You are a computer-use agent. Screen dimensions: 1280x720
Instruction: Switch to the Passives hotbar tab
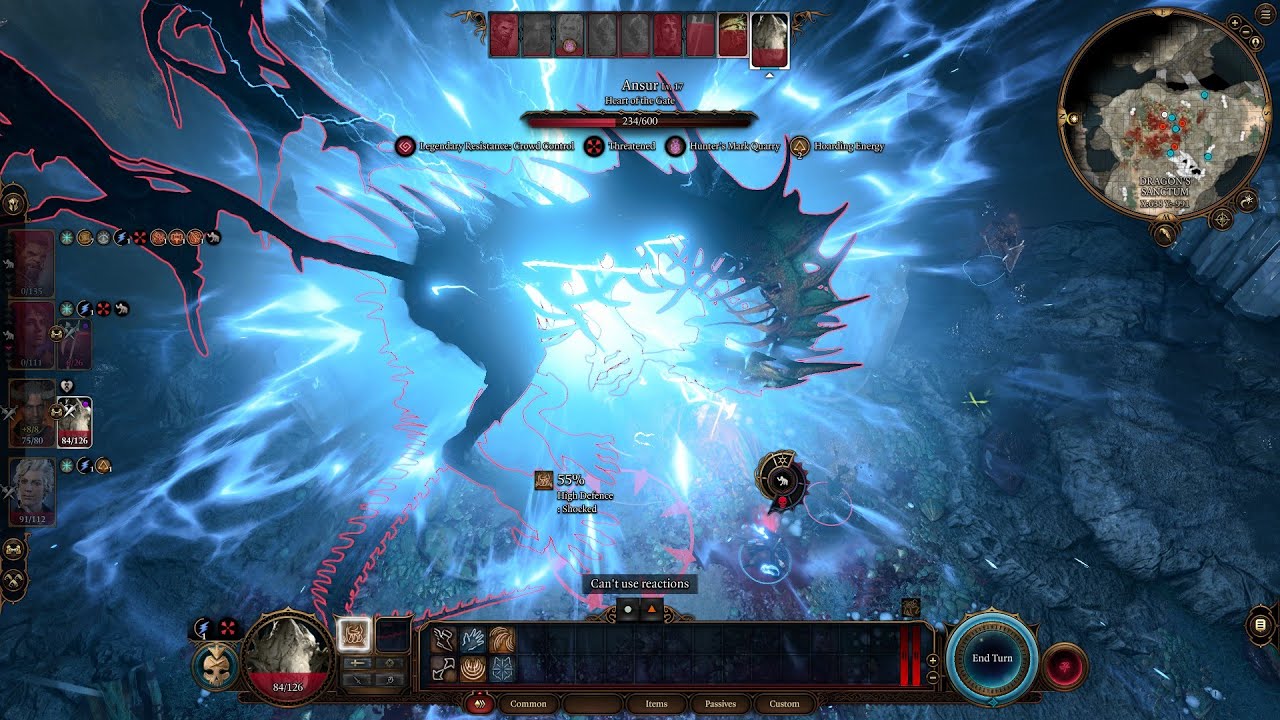point(720,703)
